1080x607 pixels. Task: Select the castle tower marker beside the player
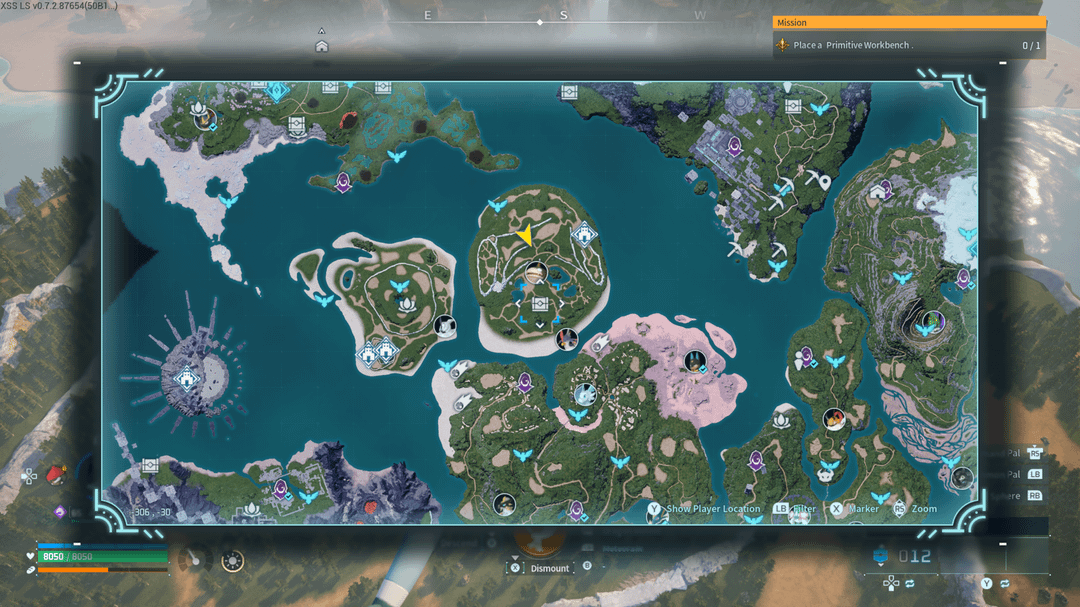coord(584,236)
